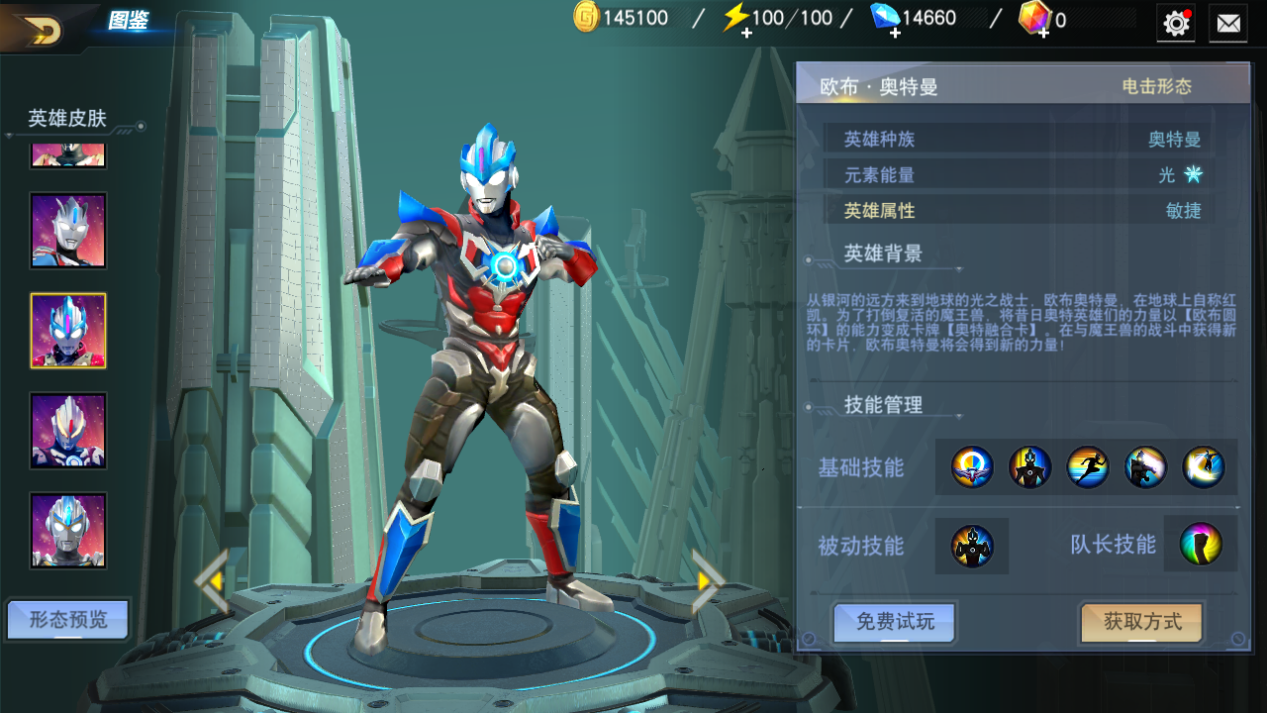Open the mail envelope
The width and height of the screenshot is (1267, 713).
click(1228, 23)
